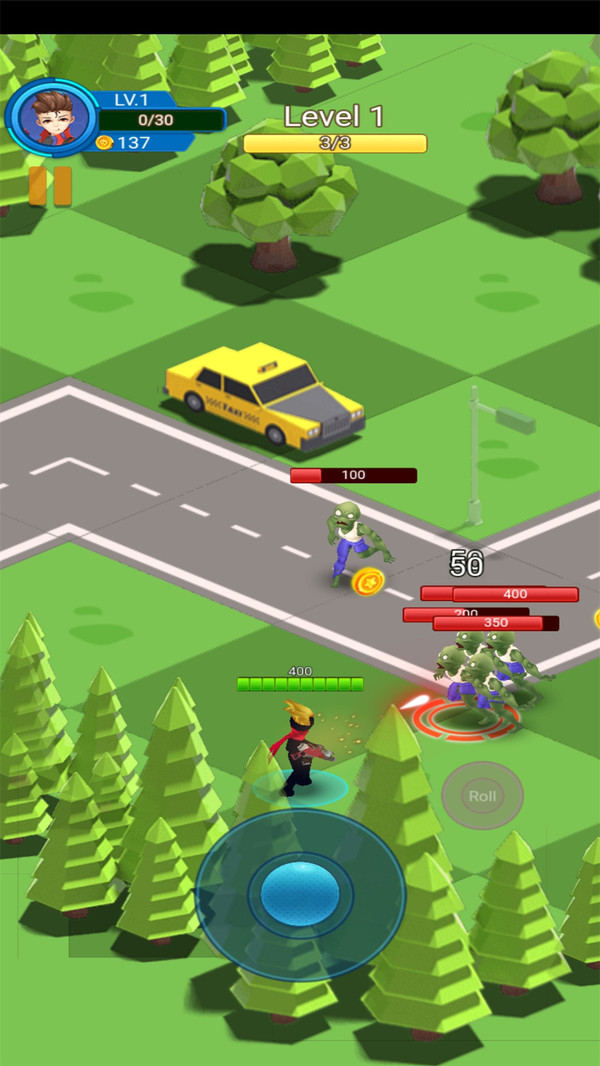Tap the blue virtual joystick knob
This screenshot has width=600, height=1066.
coord(299,893)
